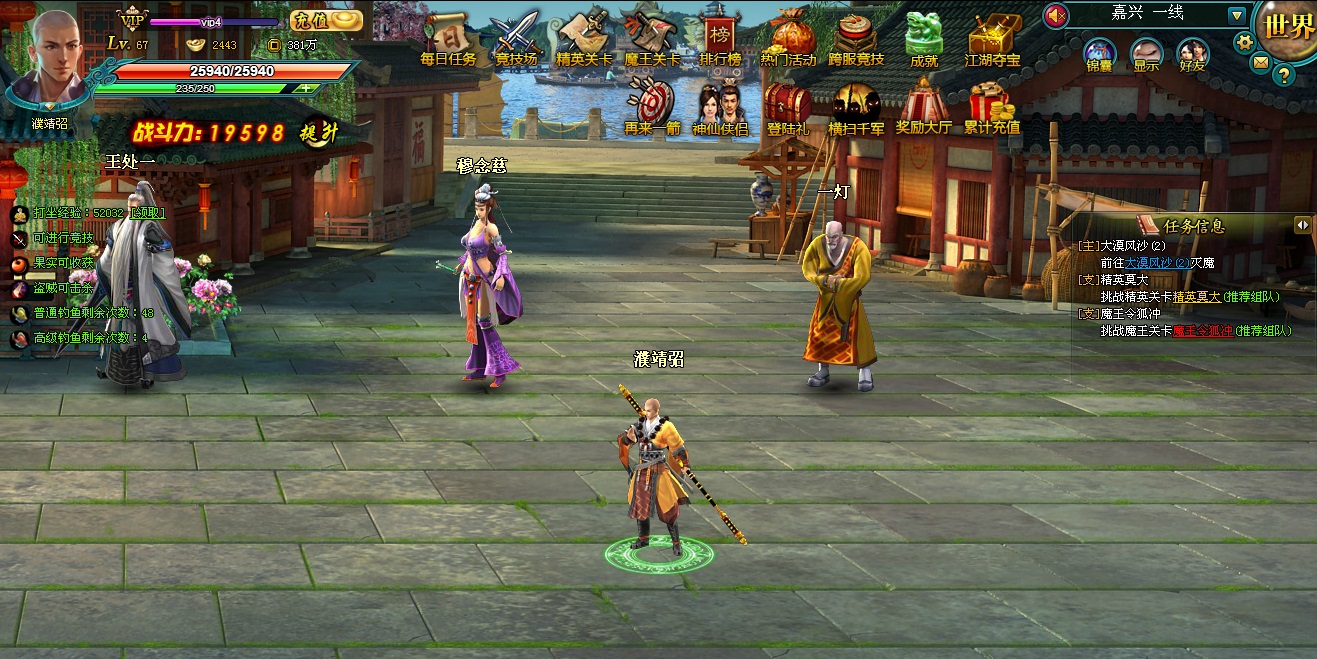Image resolution: width=1317 pixels, height=659 pixels.
Task: Open the 好友 friends list
Action: click(1192, 55)
